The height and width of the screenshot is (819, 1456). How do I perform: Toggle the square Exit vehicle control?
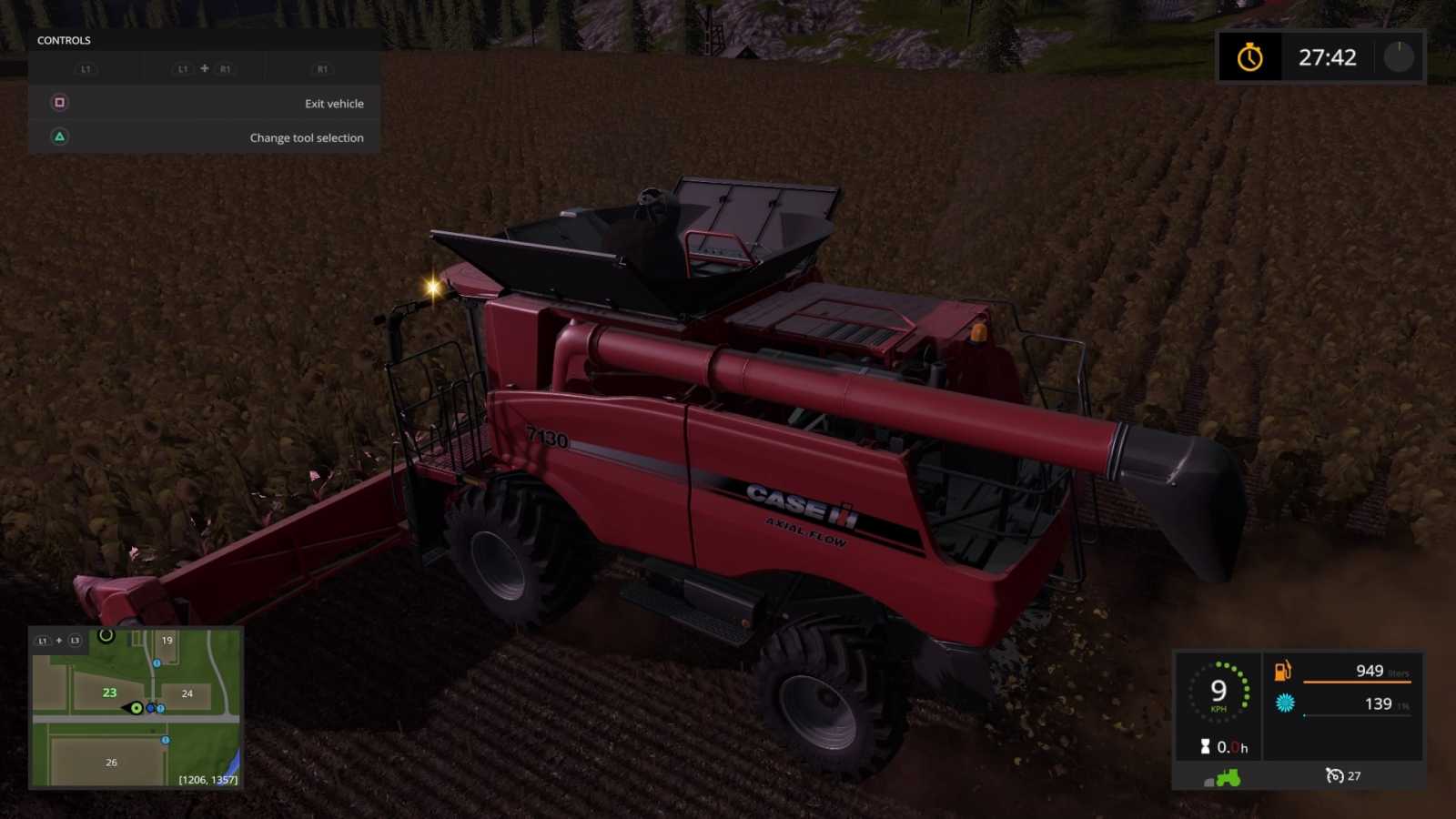coord(59,103)
